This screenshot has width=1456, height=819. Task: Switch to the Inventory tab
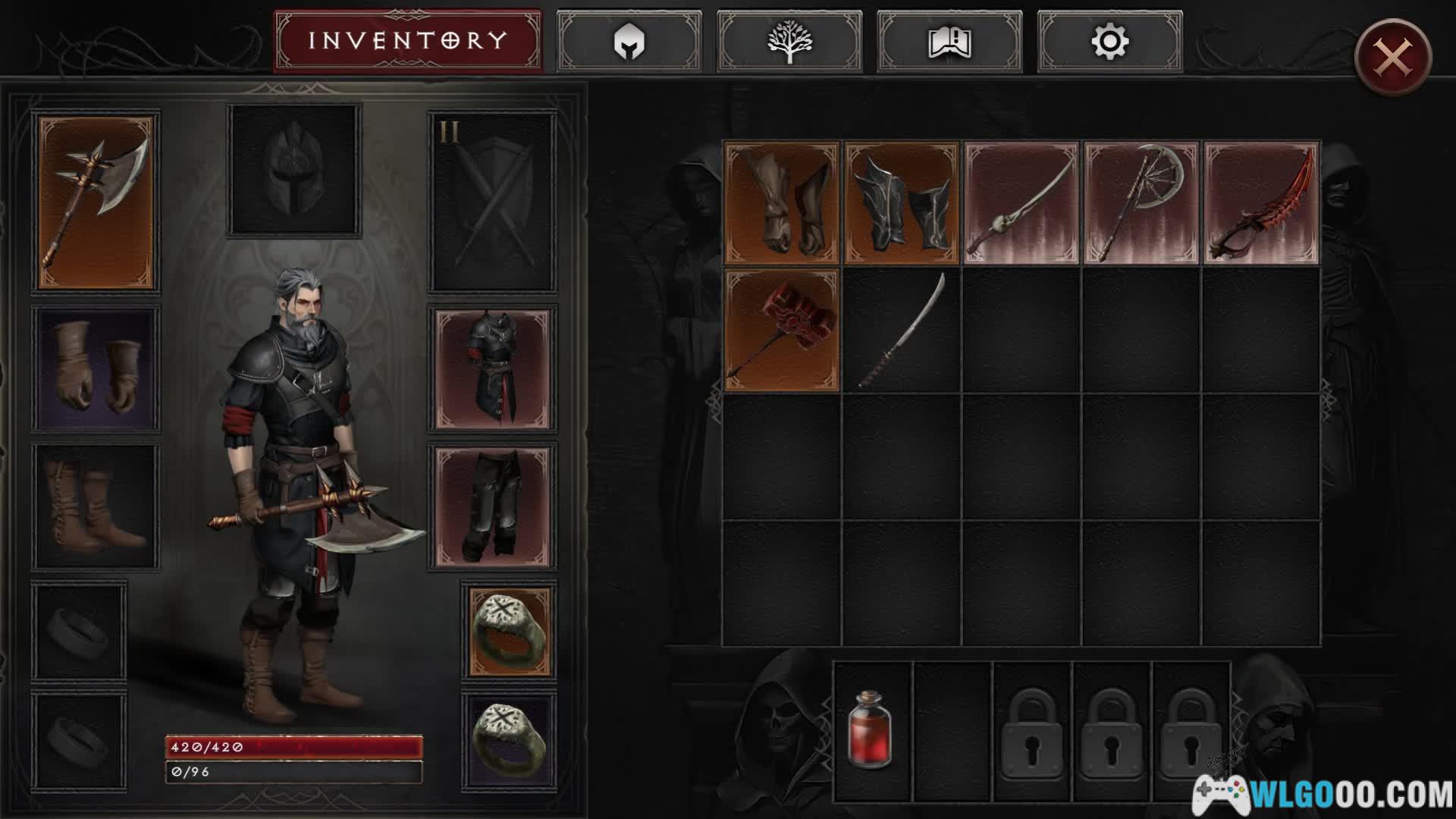pos(407,41)
